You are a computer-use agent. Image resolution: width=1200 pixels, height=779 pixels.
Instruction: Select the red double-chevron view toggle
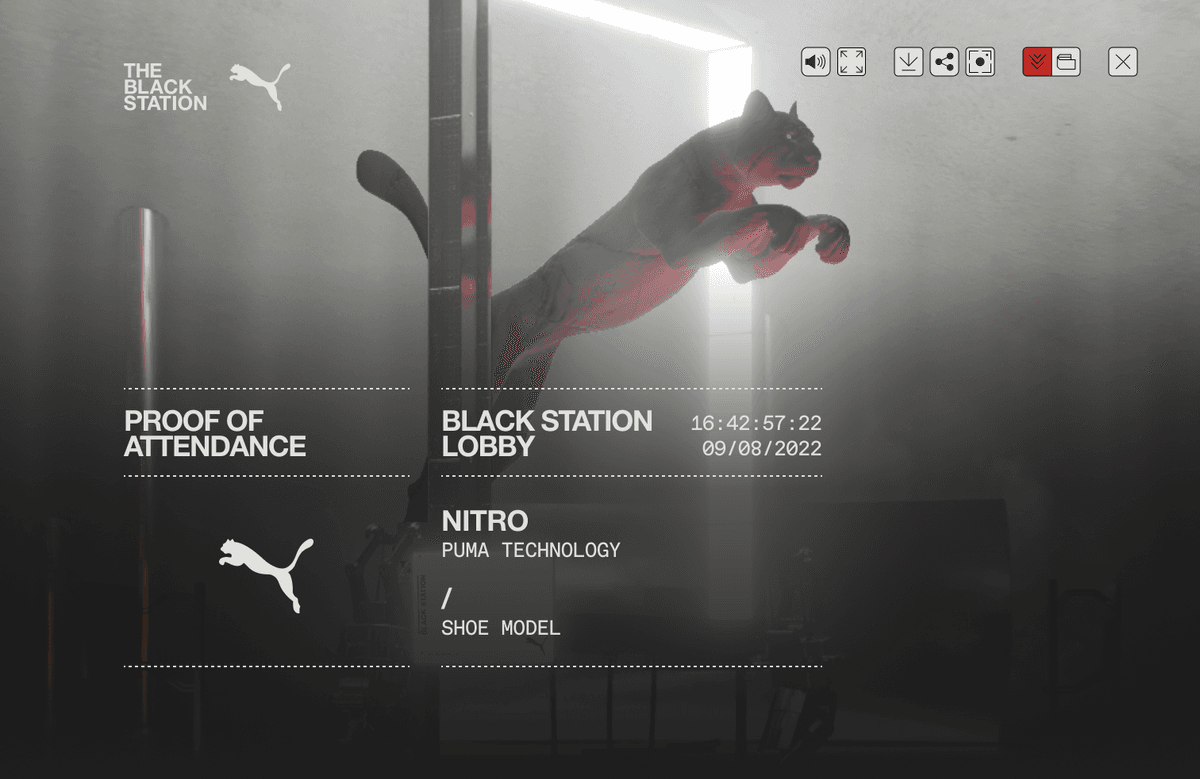(x=1037, y=62)
